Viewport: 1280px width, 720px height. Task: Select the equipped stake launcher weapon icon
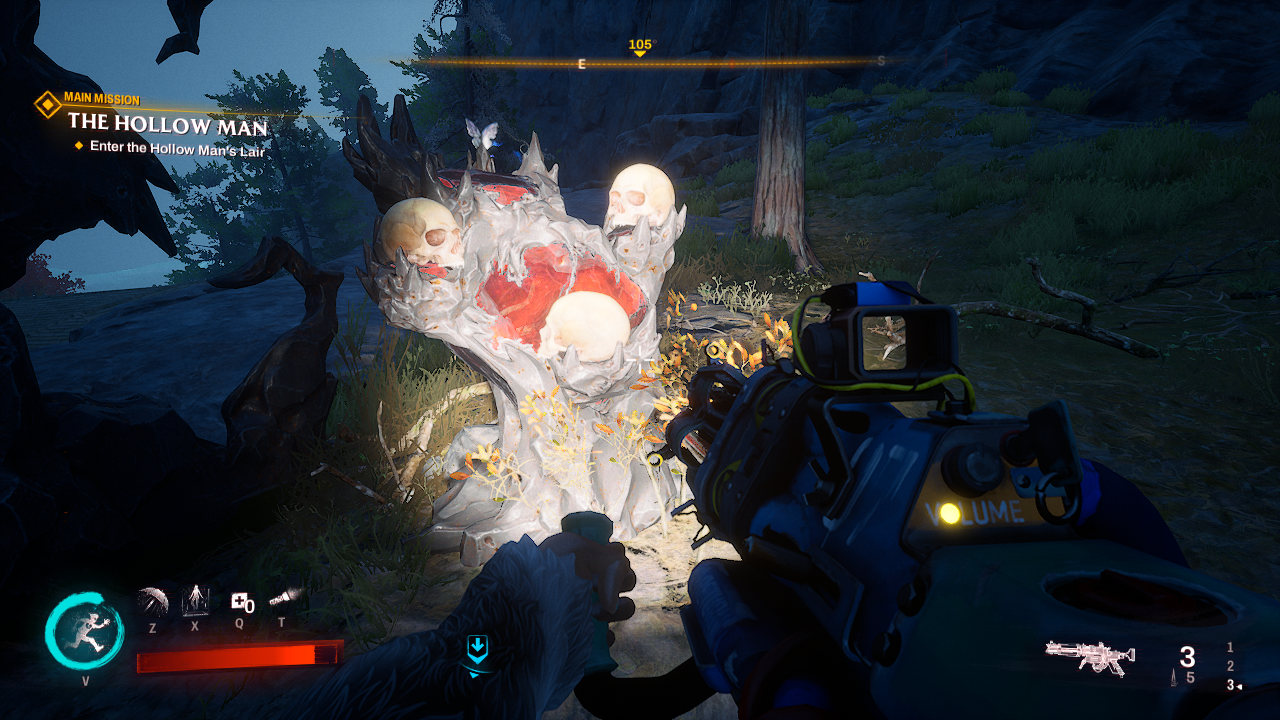[1090, 656]
